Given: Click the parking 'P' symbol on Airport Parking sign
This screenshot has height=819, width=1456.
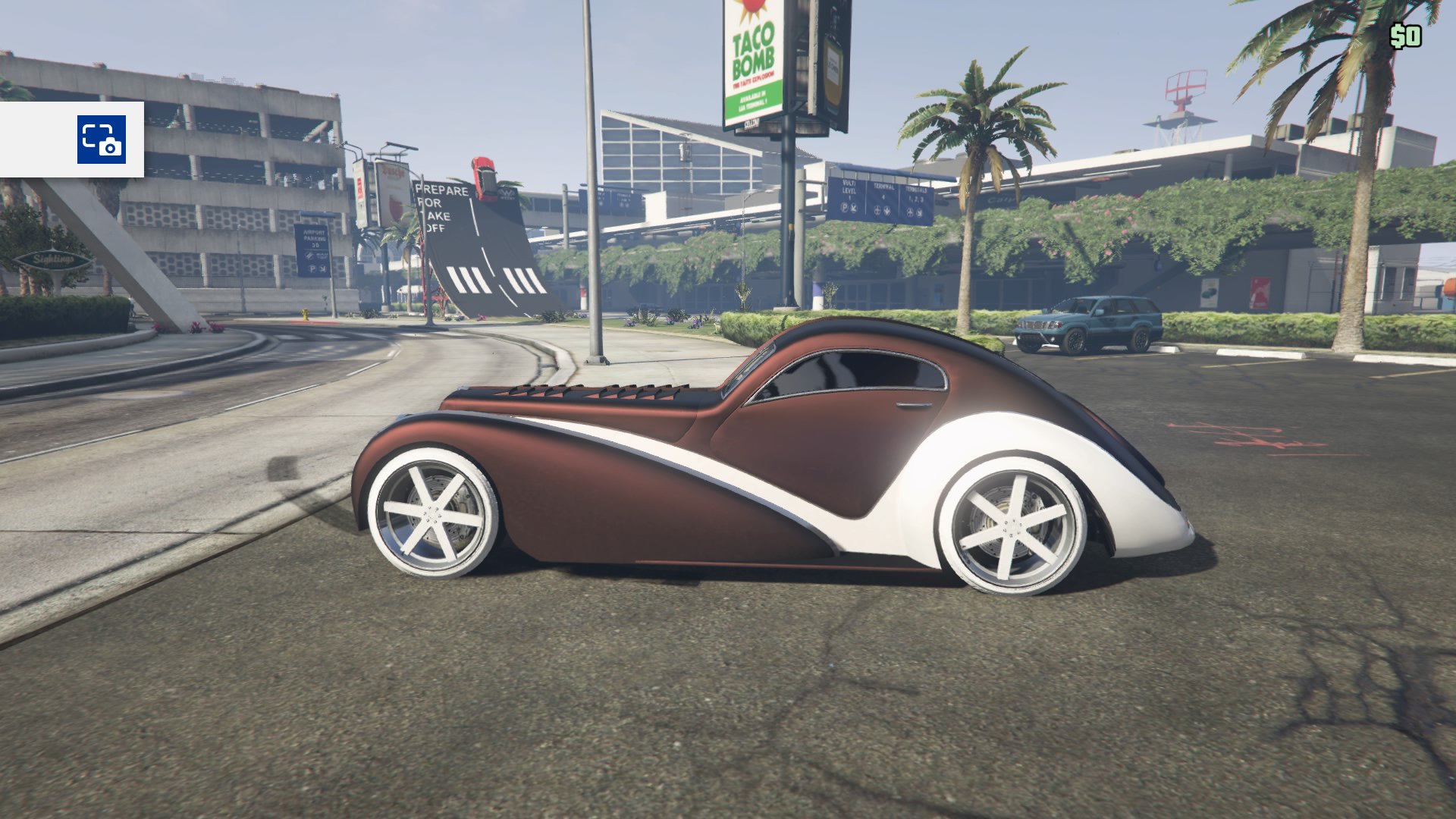Looking at the screenshot, I should tap(313, 269).
